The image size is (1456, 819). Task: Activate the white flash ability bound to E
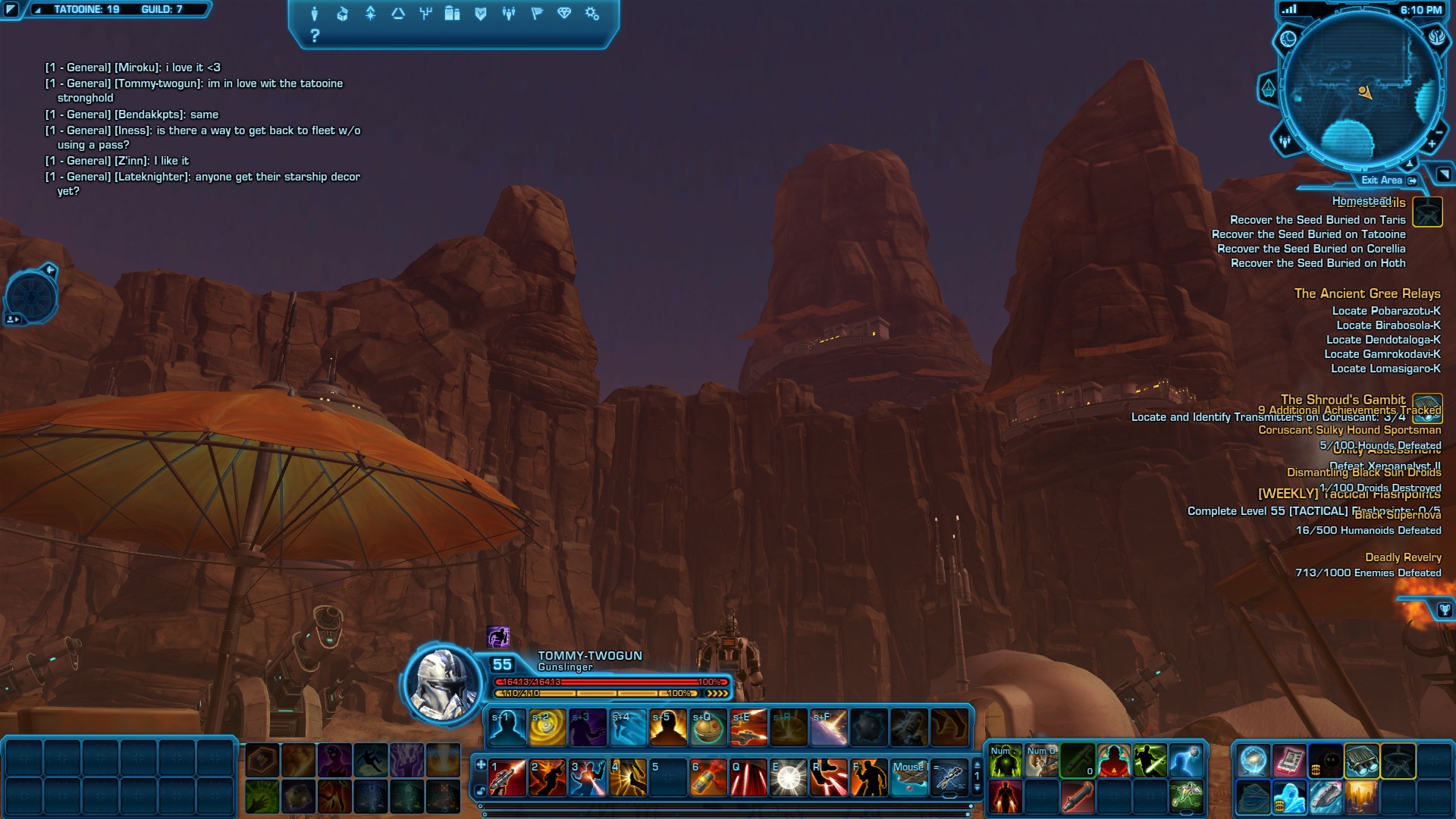[x=788, y=778]
